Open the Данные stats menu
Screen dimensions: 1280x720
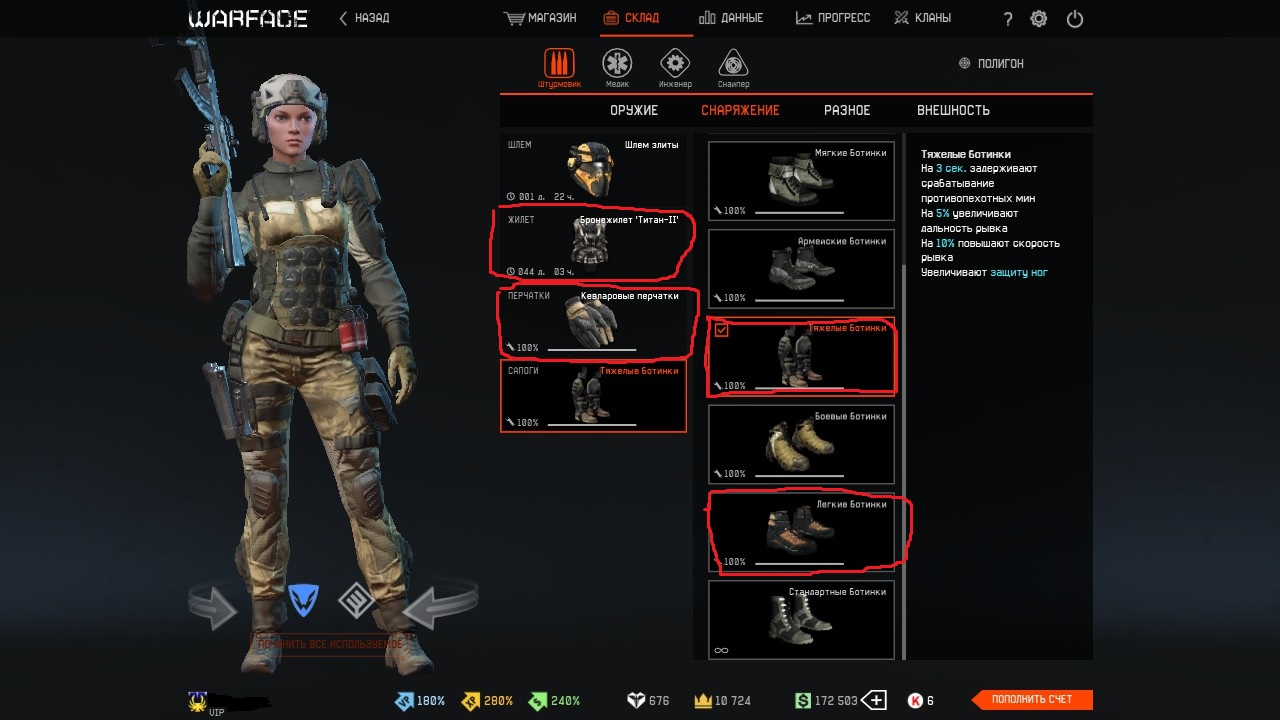click(731, 18)
